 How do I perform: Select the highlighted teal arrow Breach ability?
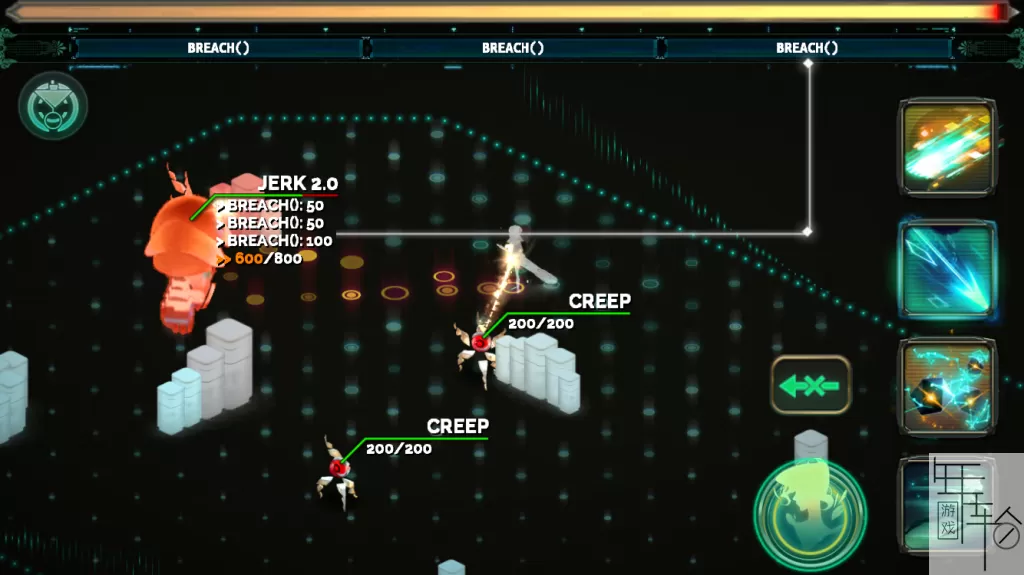tap(946, 269)
